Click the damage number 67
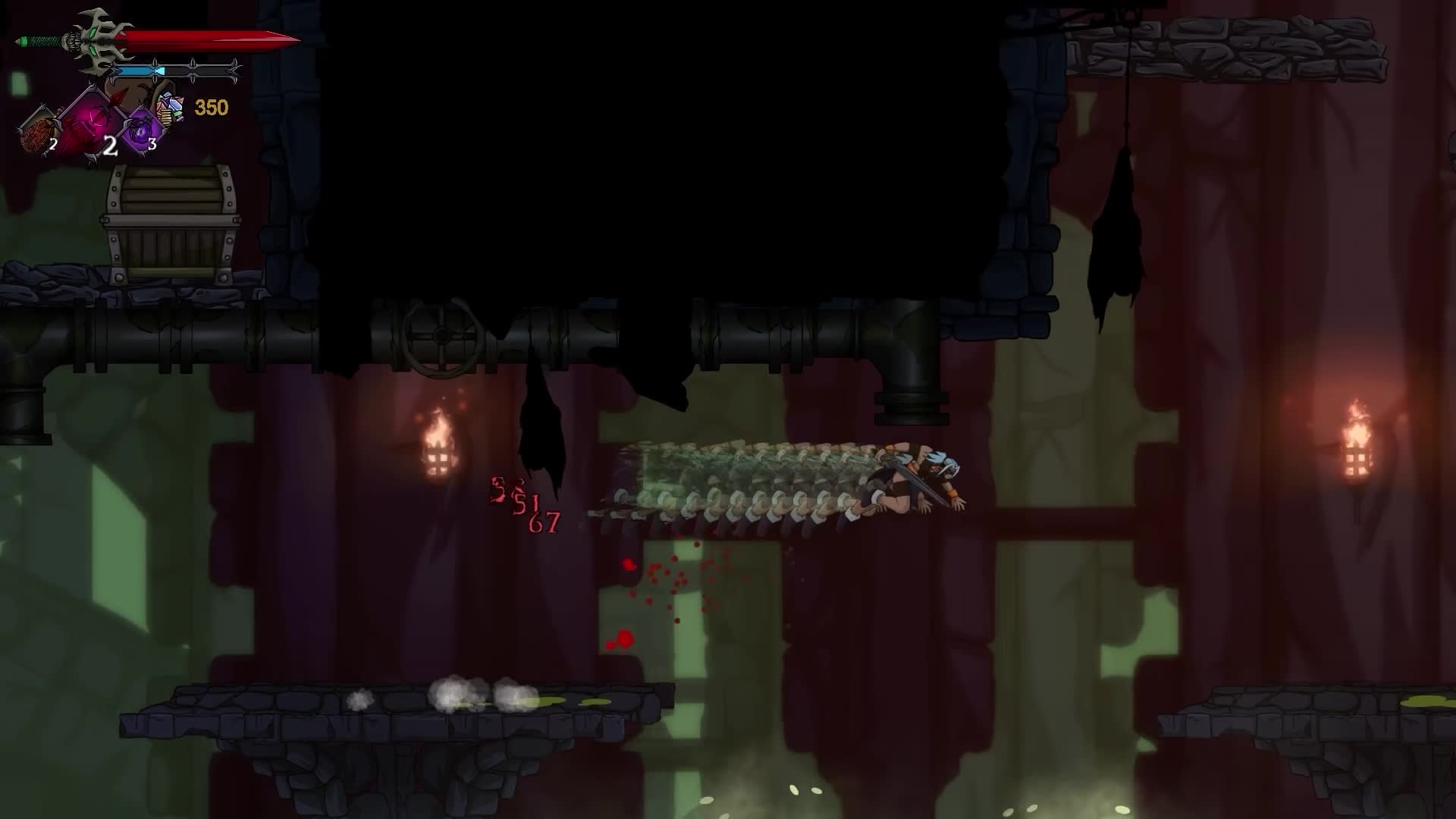1456x819 pixels. click(544, 521)
